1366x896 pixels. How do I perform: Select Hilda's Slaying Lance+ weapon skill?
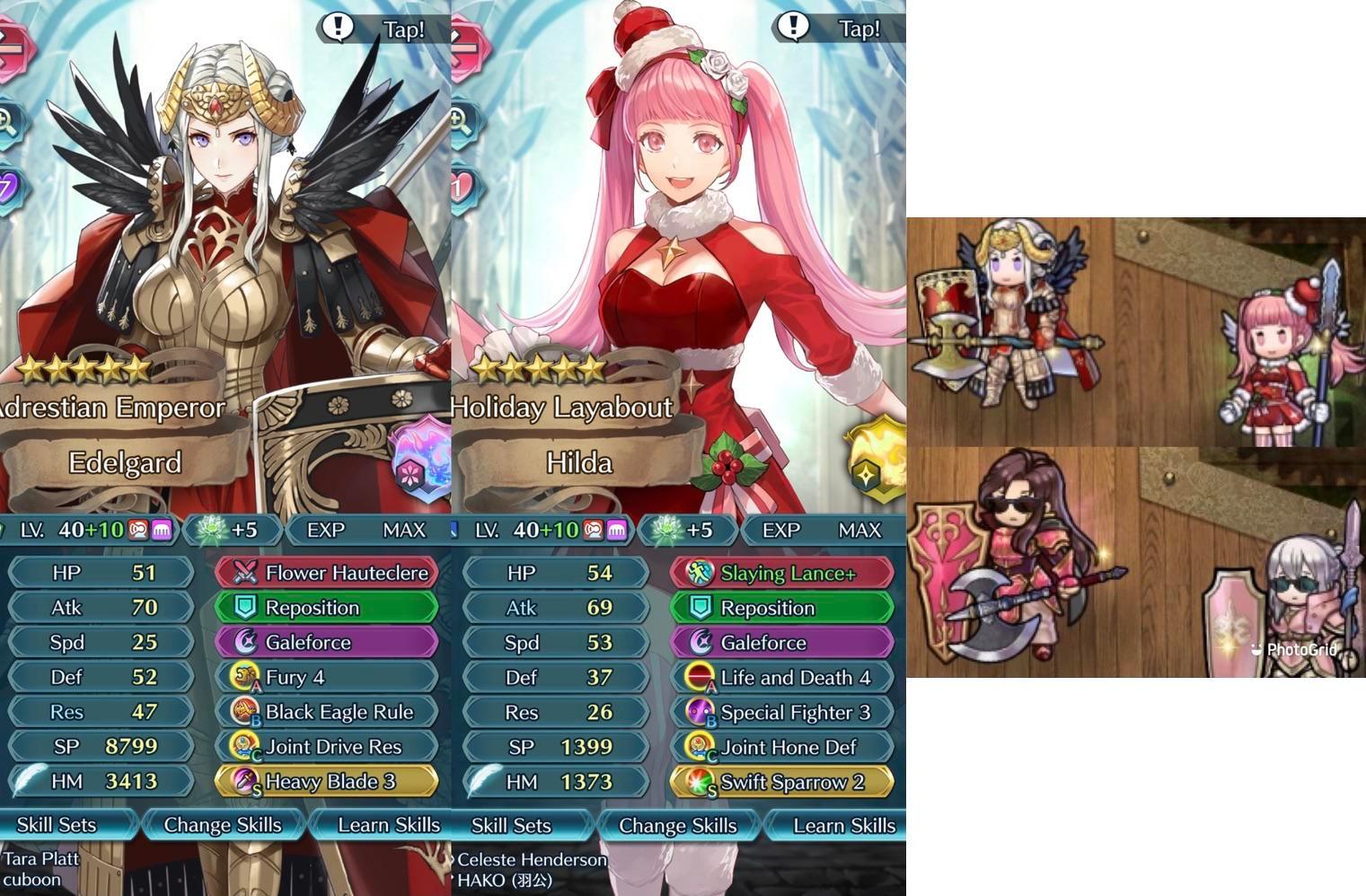[x=780, y=572]
